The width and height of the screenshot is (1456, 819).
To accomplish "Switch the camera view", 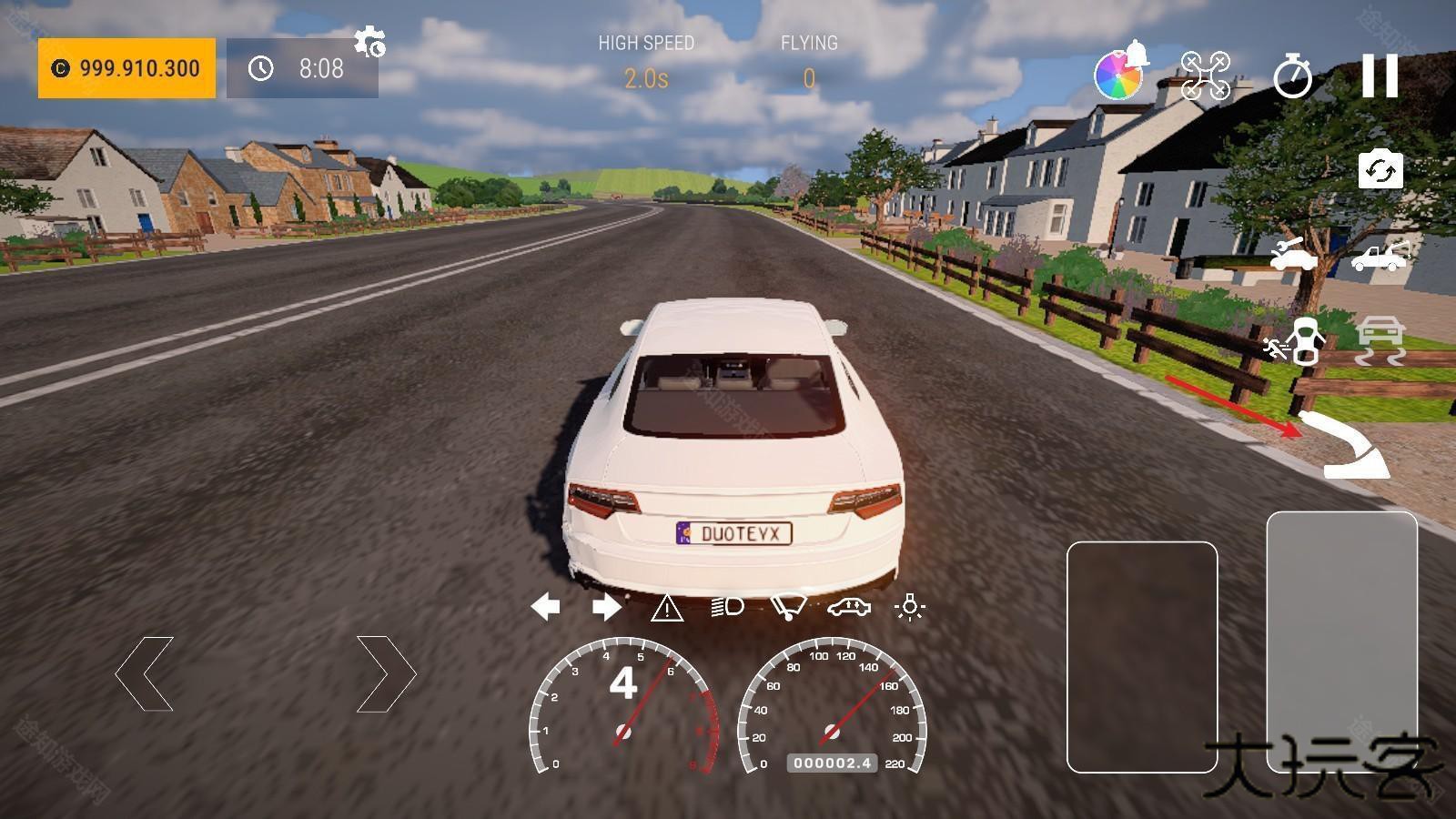I will [1380, 170].
